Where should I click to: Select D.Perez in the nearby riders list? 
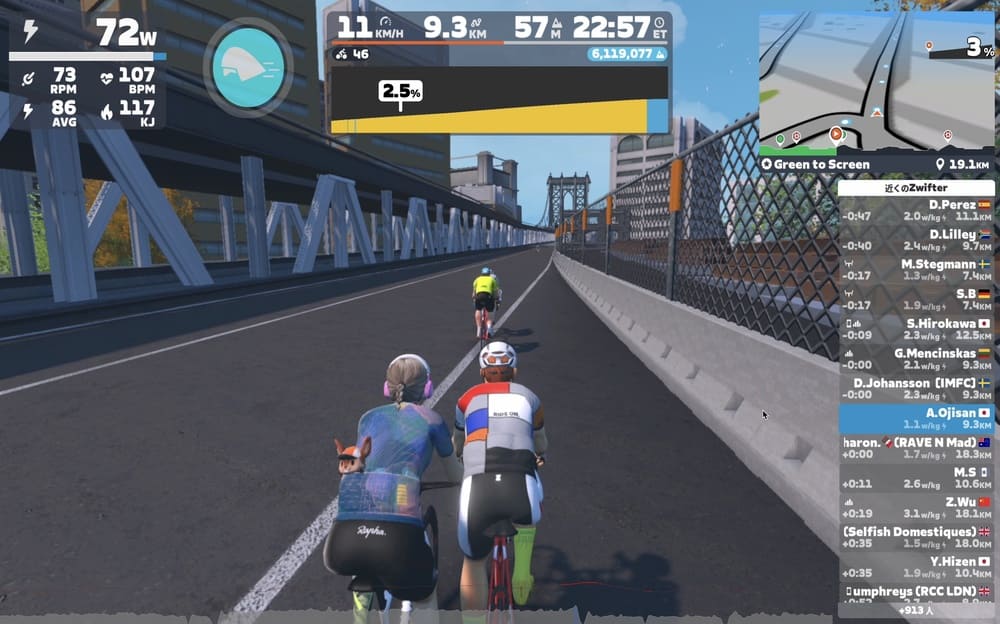[x=916, y=210]
